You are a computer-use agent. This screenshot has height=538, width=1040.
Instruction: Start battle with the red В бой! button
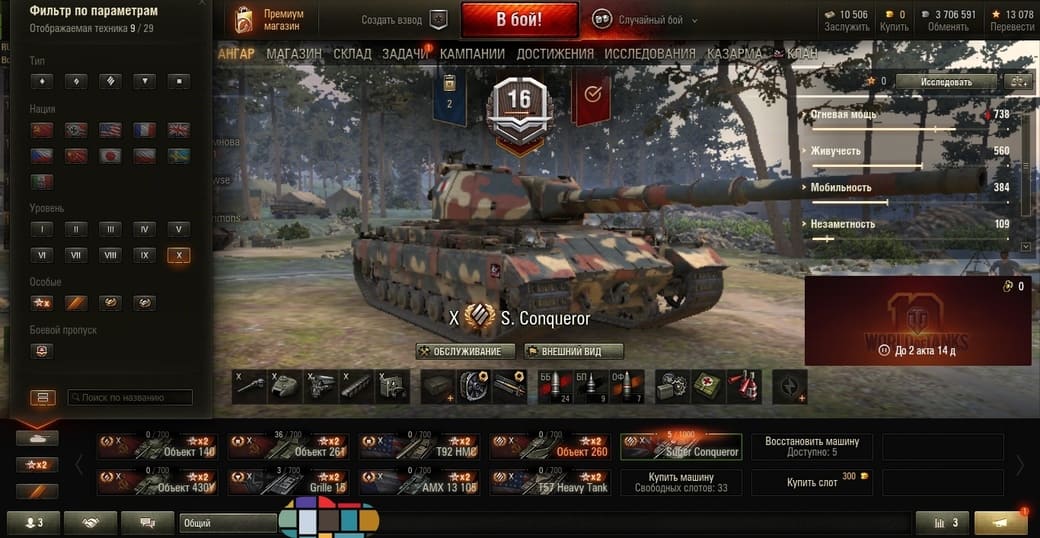[519, 19]
